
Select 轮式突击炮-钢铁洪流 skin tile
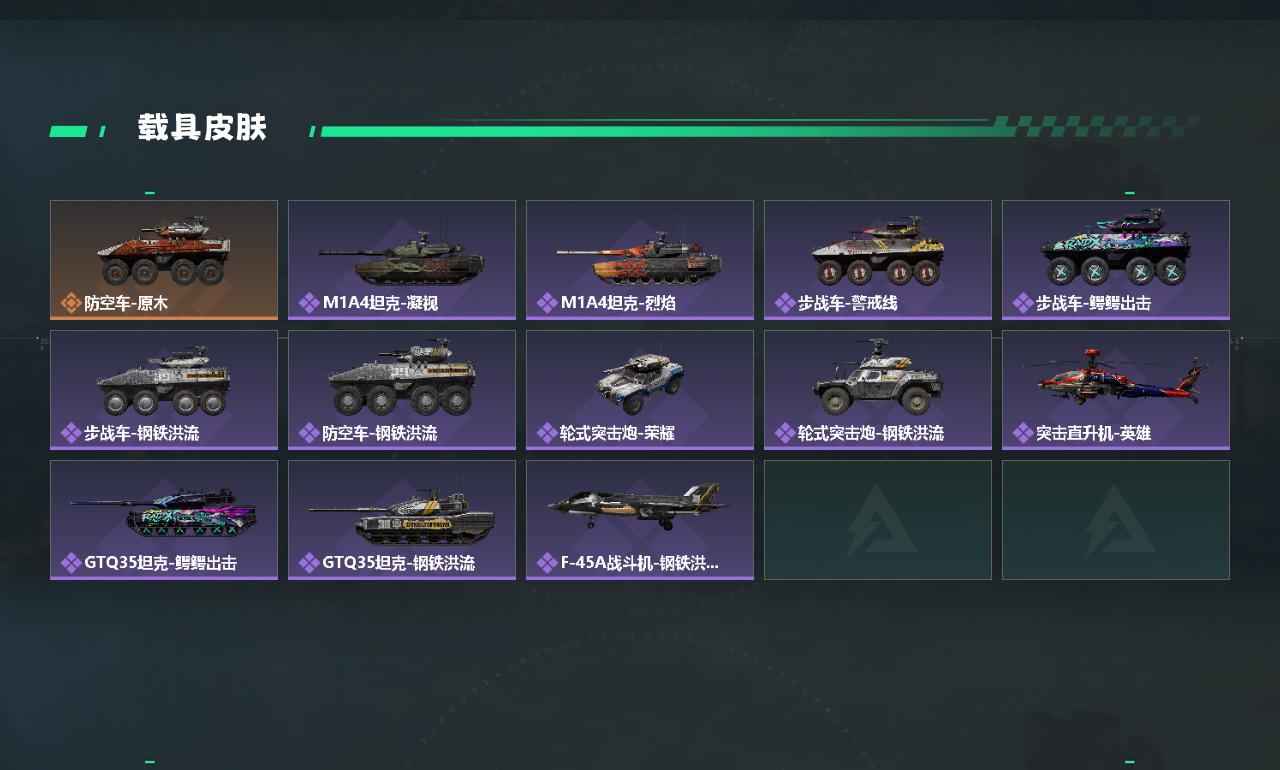(x=878, y=390)
